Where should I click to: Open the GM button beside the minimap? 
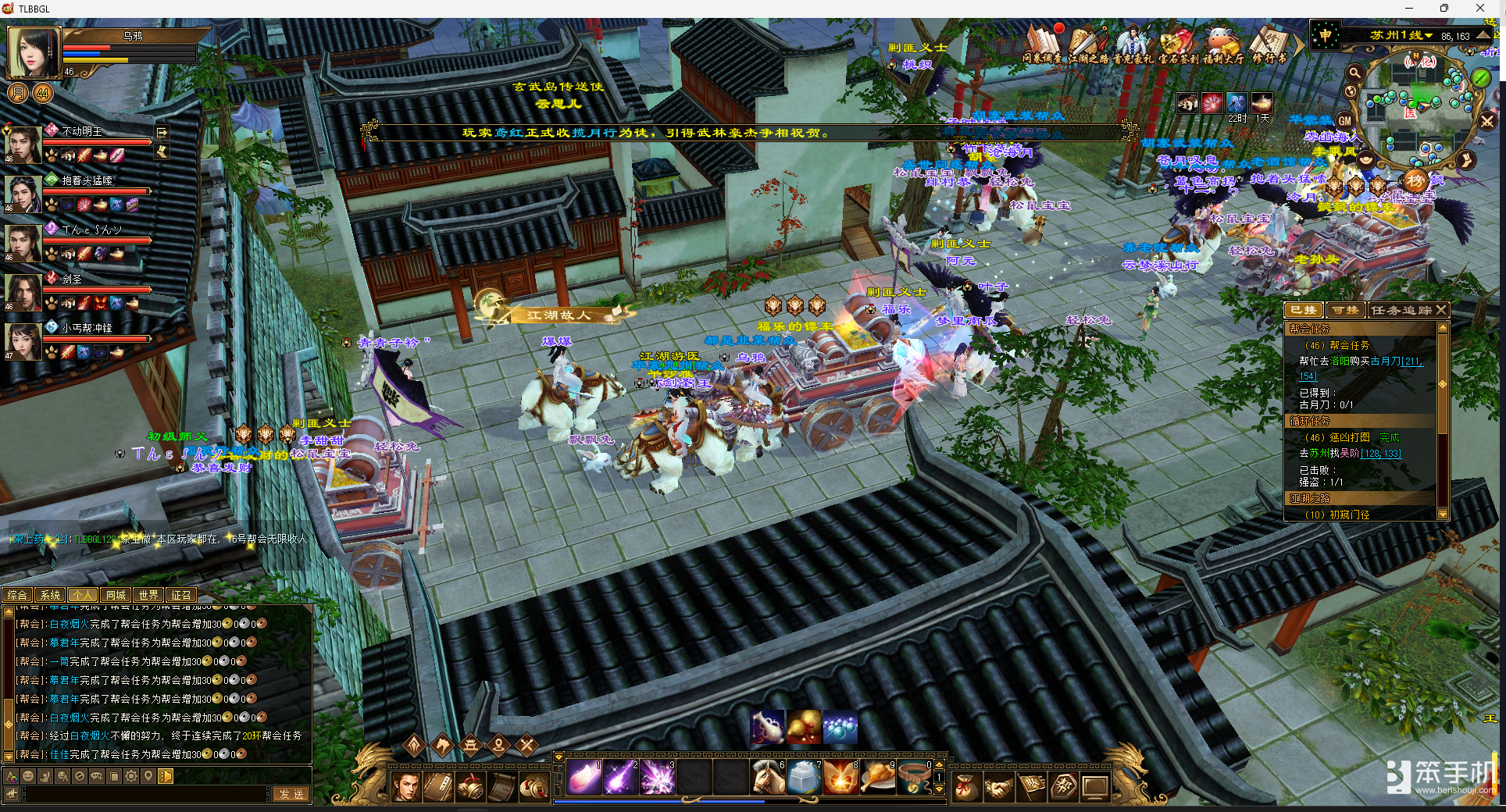1344,121
